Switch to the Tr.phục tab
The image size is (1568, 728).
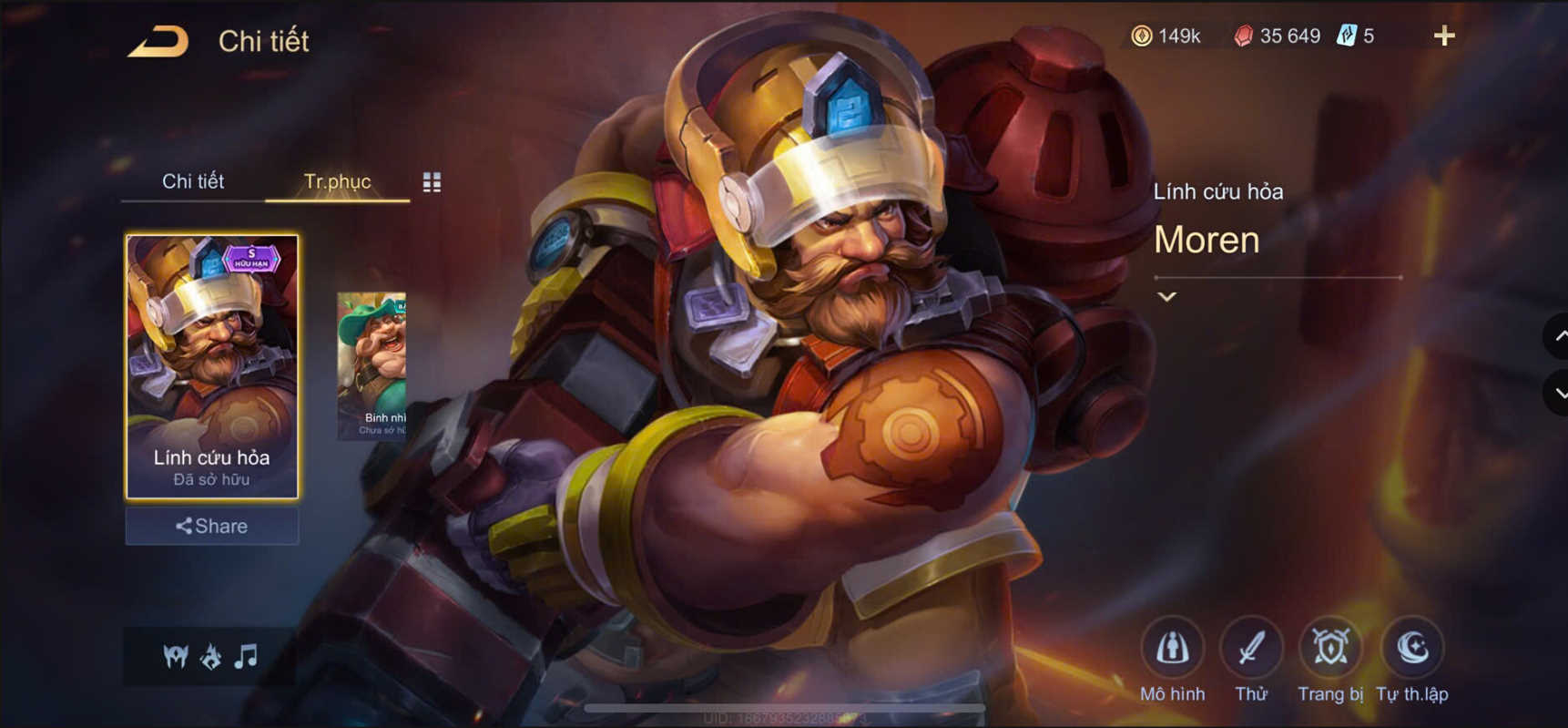pyautogui.click(x=340, y=181)
